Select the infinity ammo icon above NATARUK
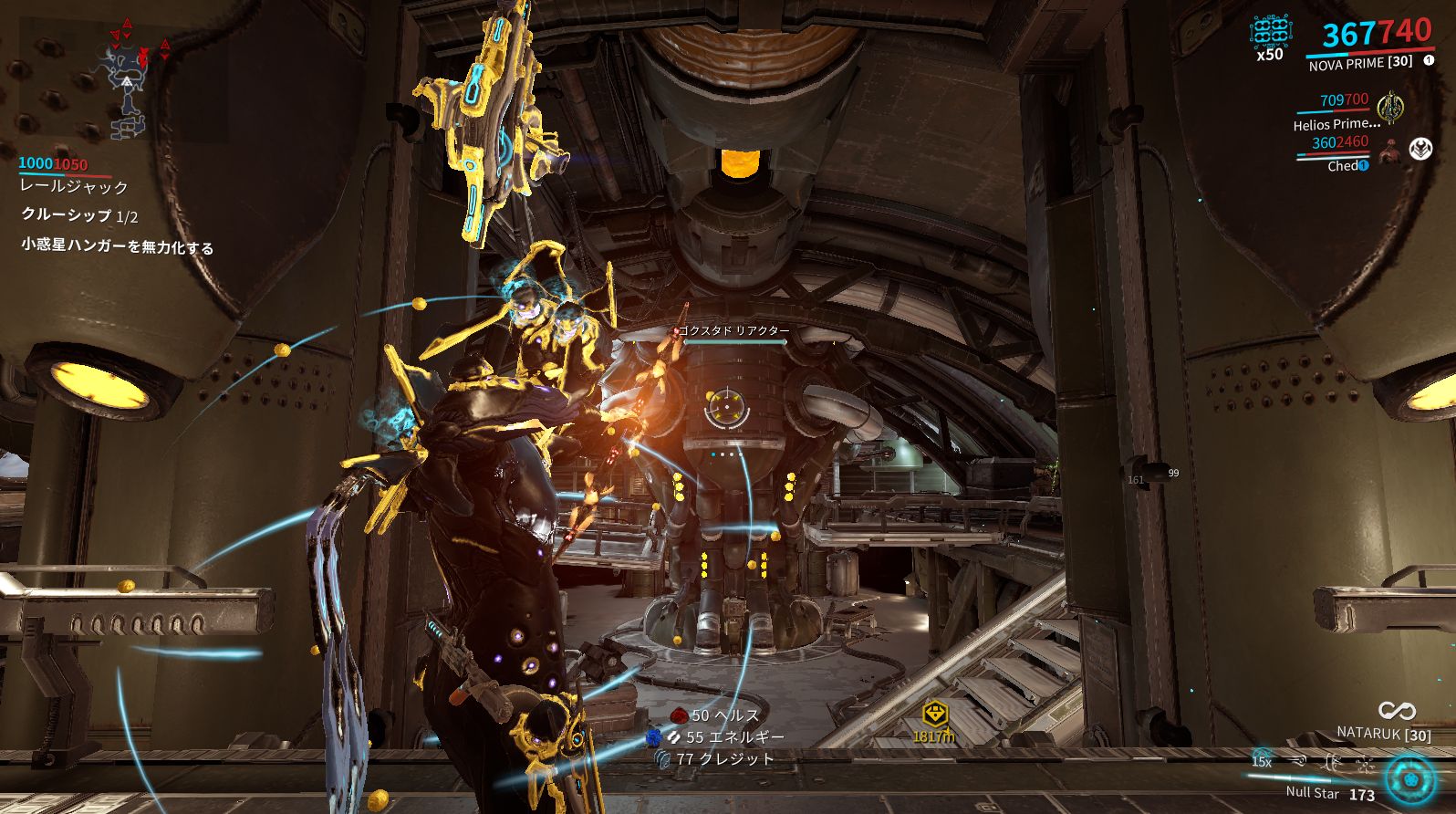This screenshot has height=814, width=1456. [1396, 710]
